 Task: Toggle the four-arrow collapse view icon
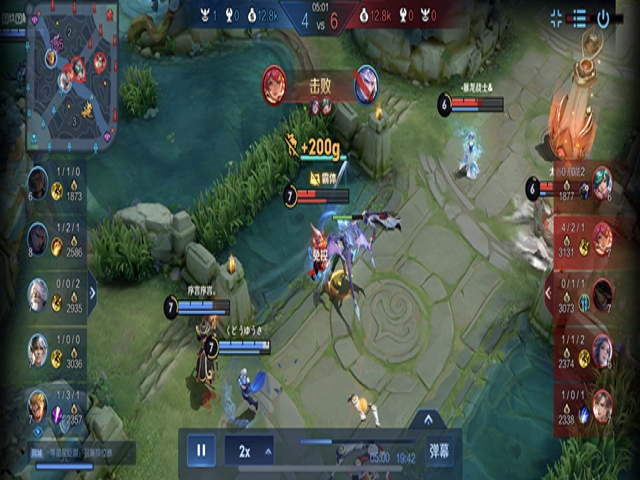pos(557,17)
